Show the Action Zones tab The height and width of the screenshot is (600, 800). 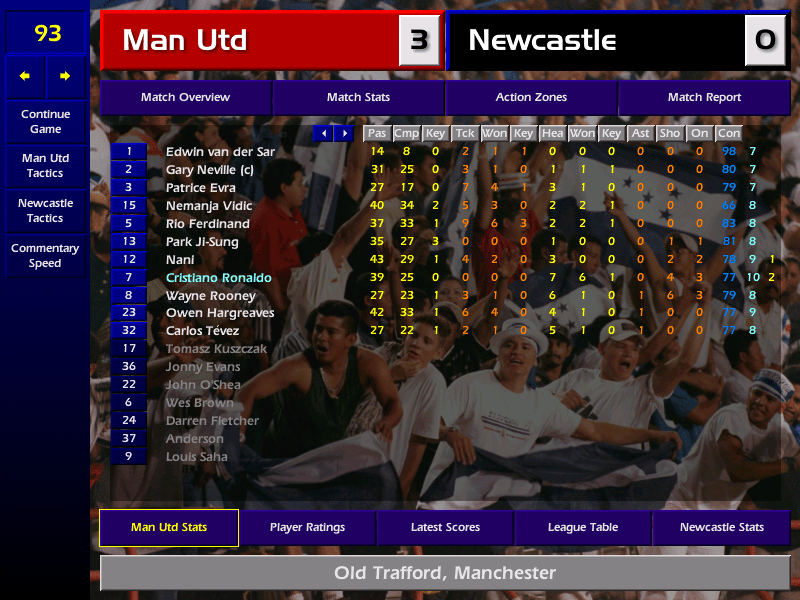click(x=531, y=97)
